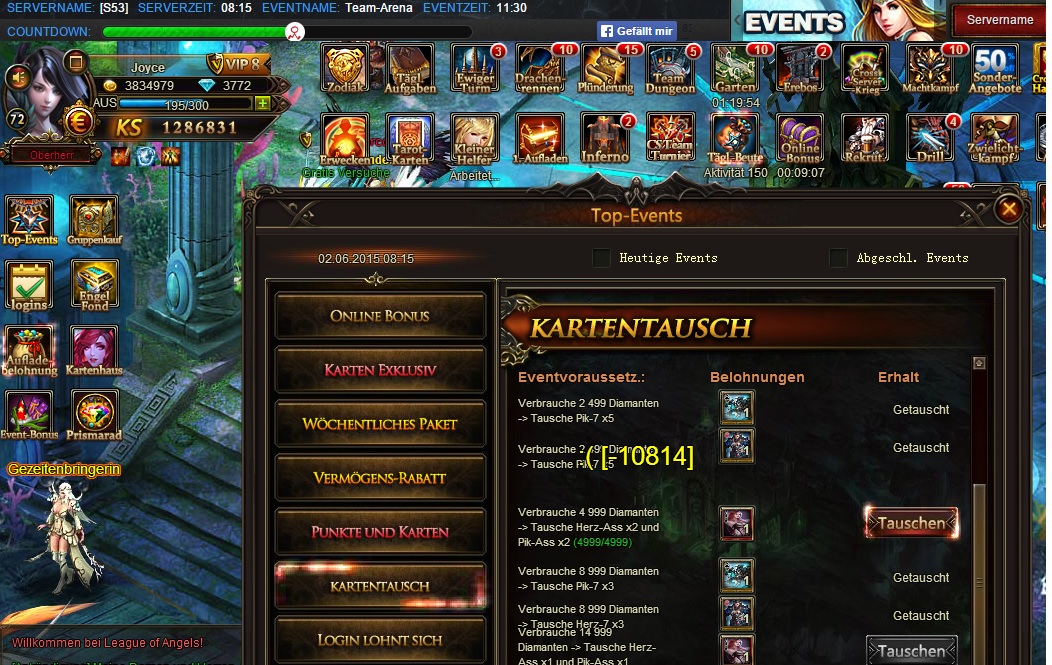Exchange cards with the highlighted Tauschen button
1052x665 pixels.
click(x=911, y=523)
